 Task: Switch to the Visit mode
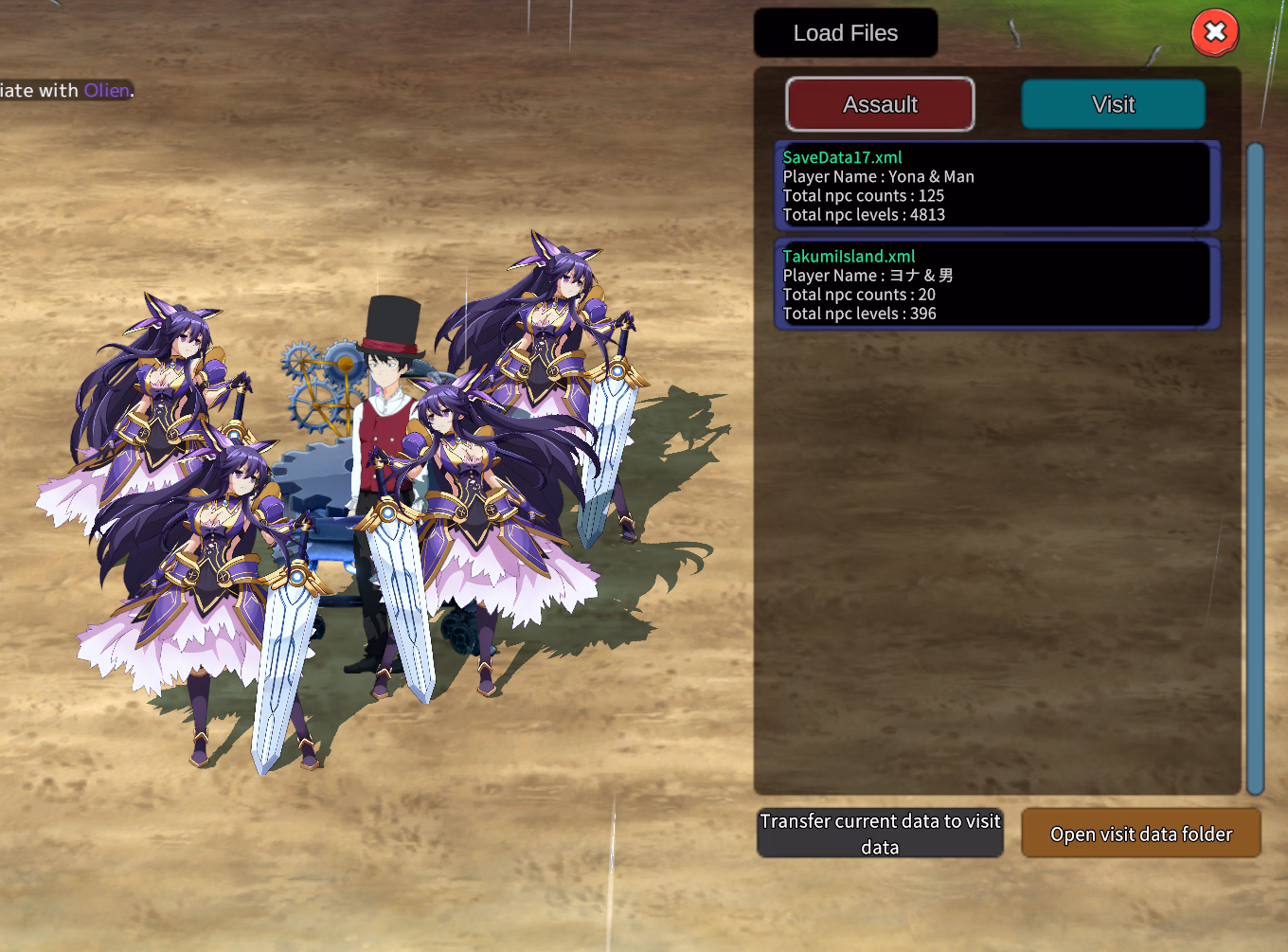1113,104
